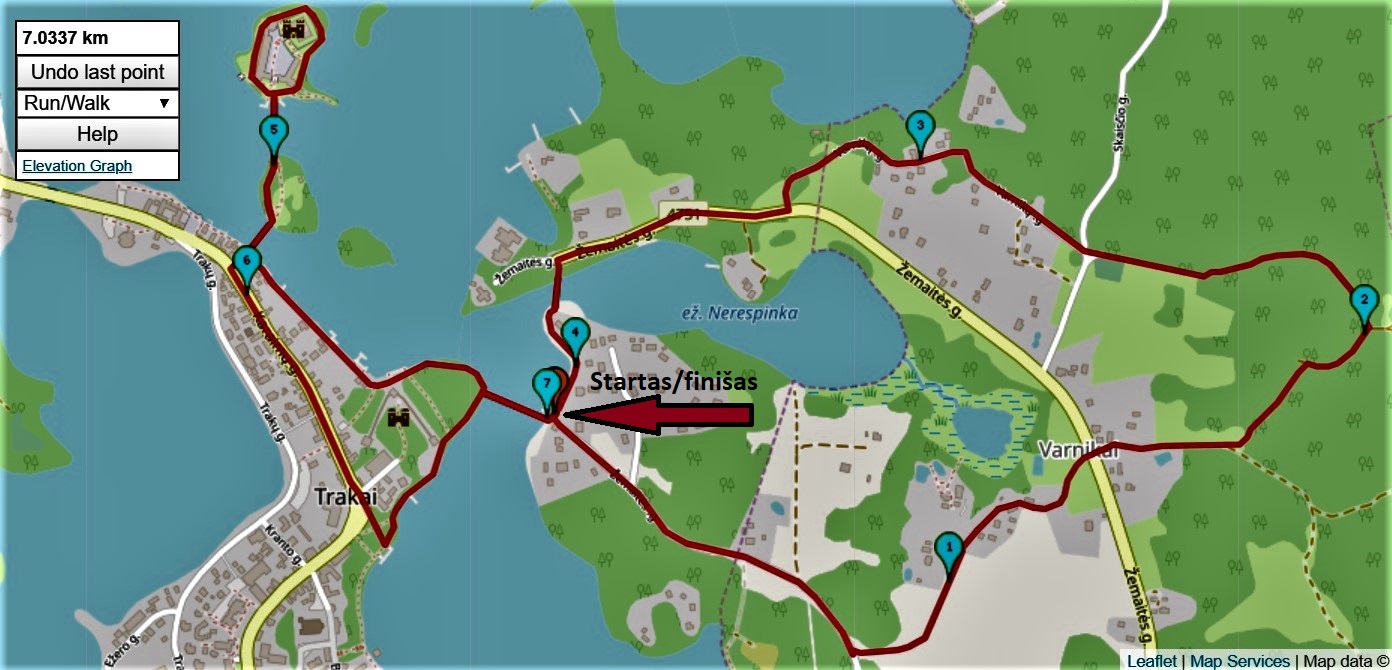
Task: Choose route marker number 4
Action: pos(573,334)
